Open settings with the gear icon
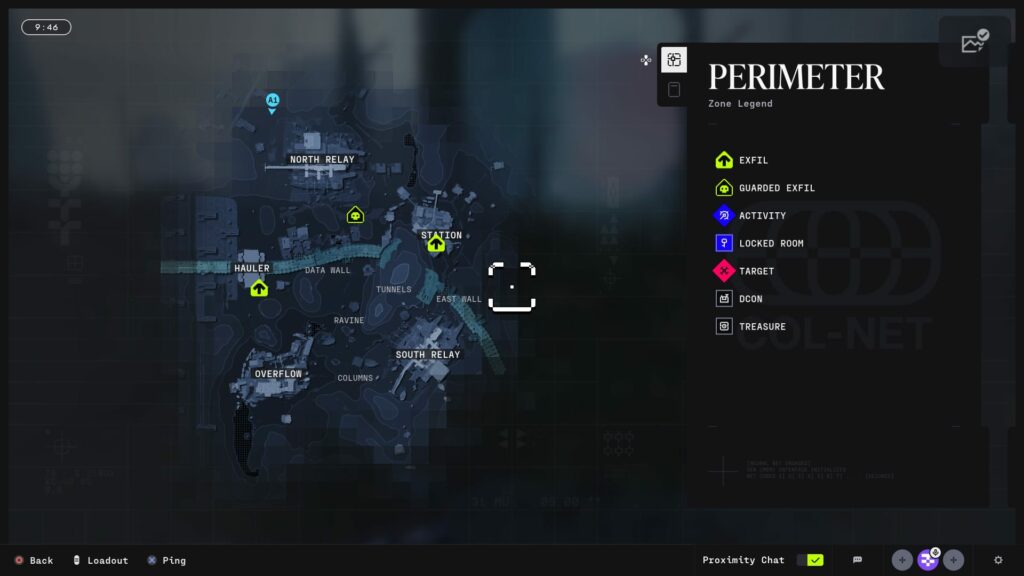This screenshot has height=576, width=1024. point(998,560)
